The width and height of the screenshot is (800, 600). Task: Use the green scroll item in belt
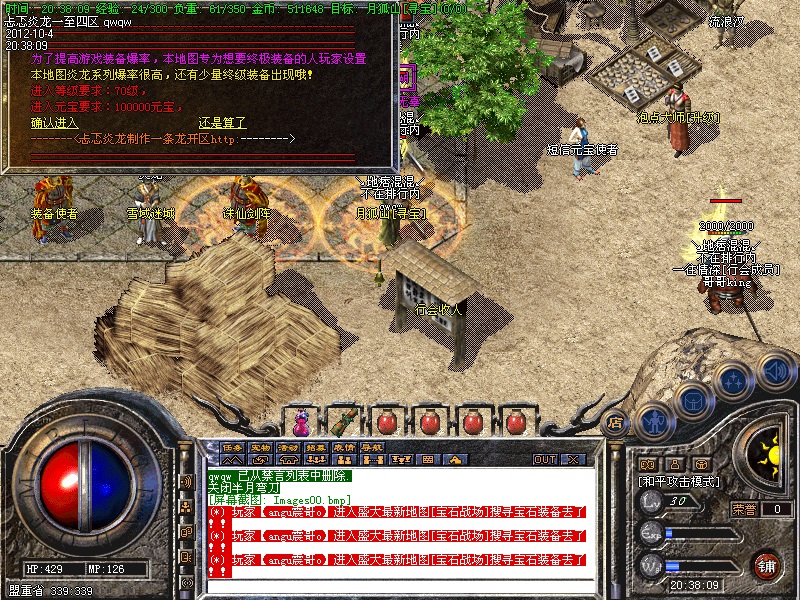pyautogui.click(x=343, y=420)
